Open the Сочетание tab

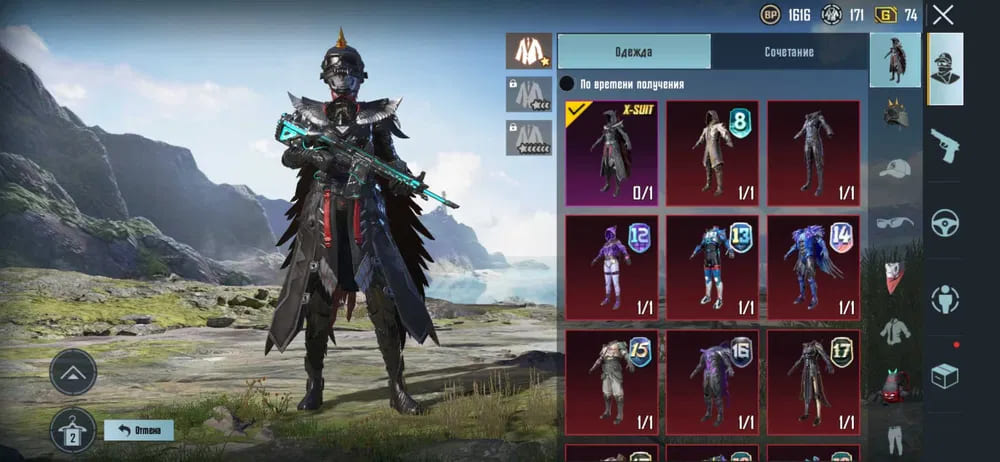point(789,52)
